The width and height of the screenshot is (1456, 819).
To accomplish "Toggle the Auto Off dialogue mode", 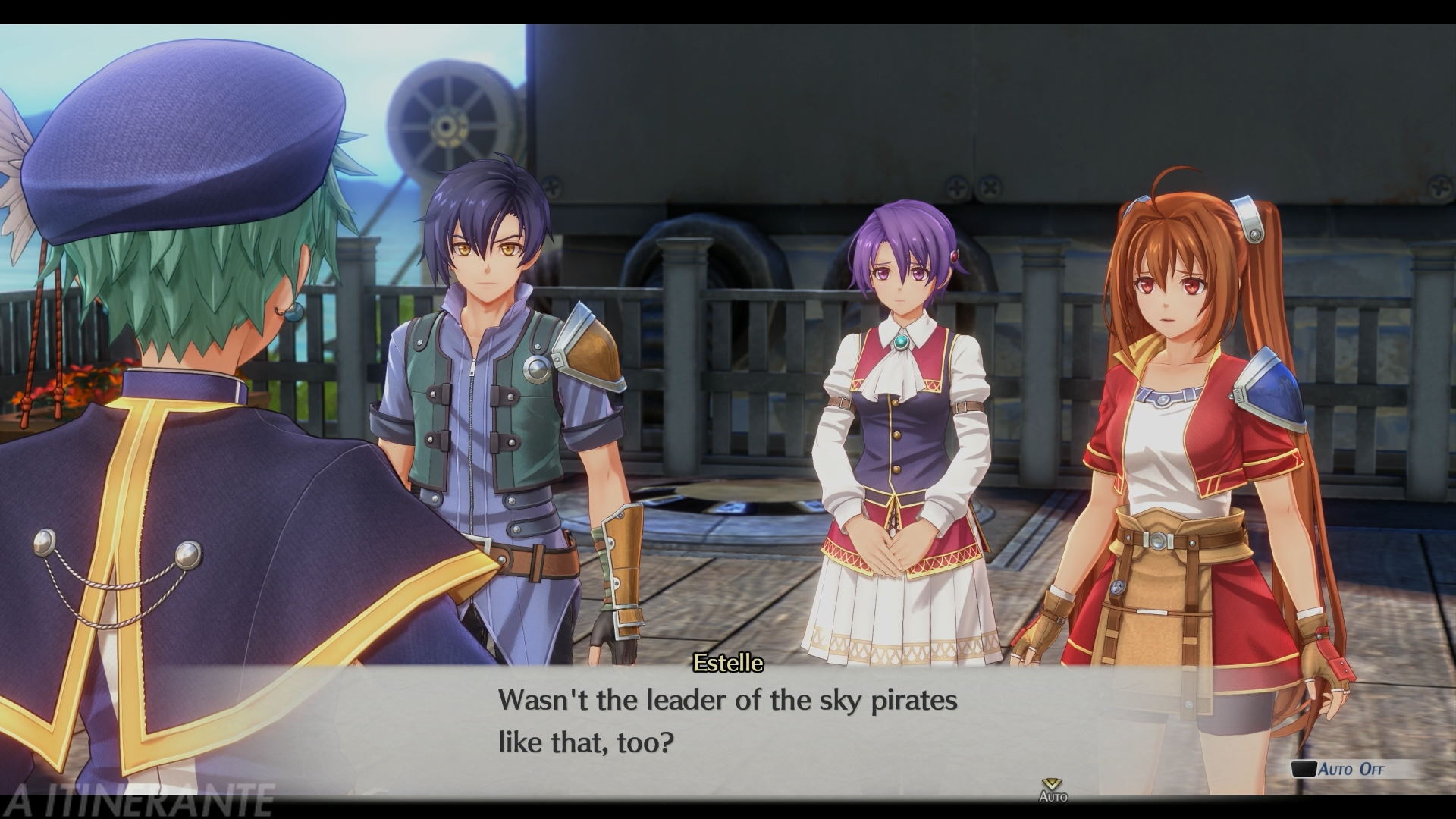I will click(1351, 769).
